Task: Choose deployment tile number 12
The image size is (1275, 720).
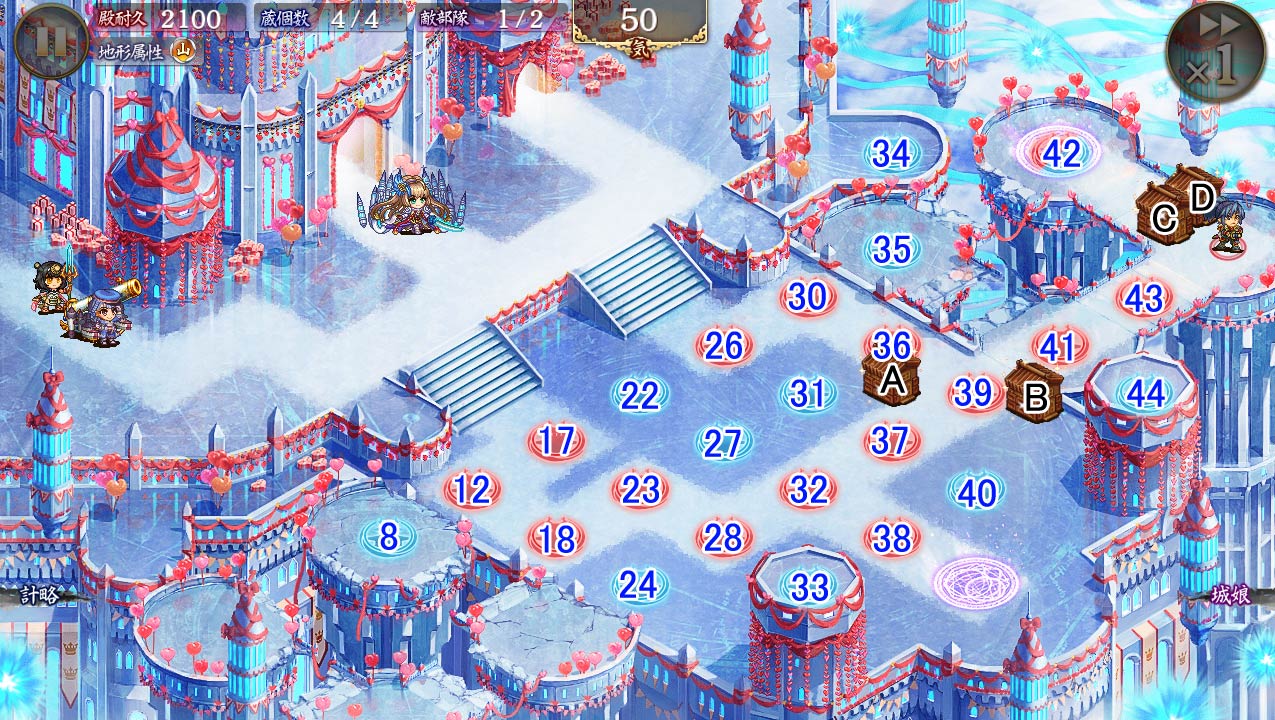Action: coord(472,490)
